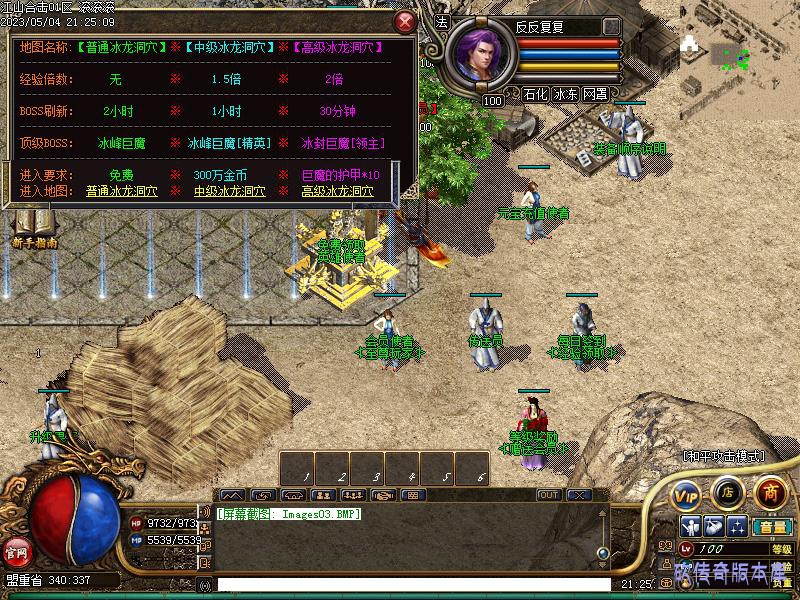The image size is (800, 600).
Task: Change the 和平攻击模式 attack mode
Action: click(x=723, y=456)
